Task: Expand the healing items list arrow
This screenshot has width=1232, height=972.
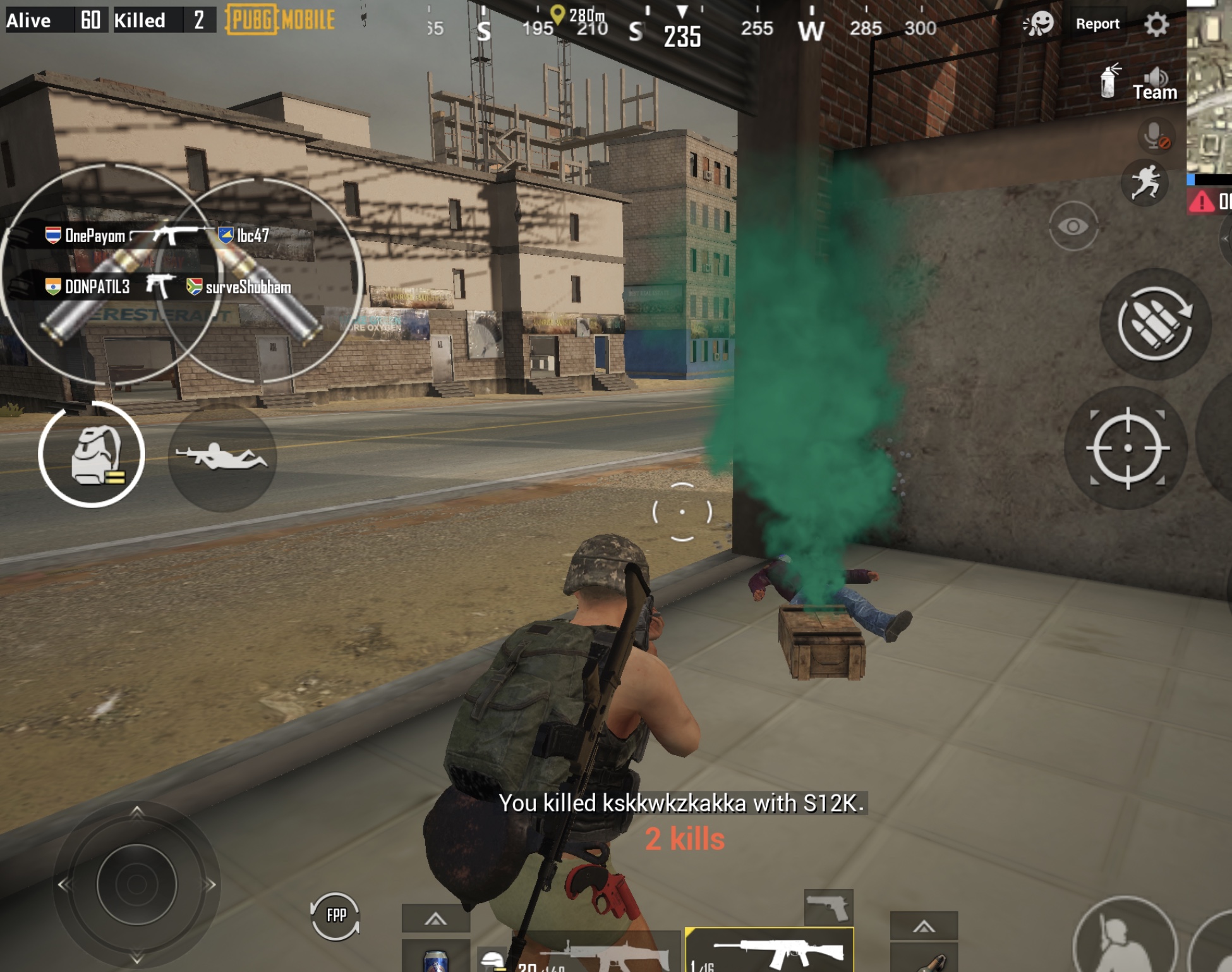Action: pyautogui.click(x=435, y=920)
